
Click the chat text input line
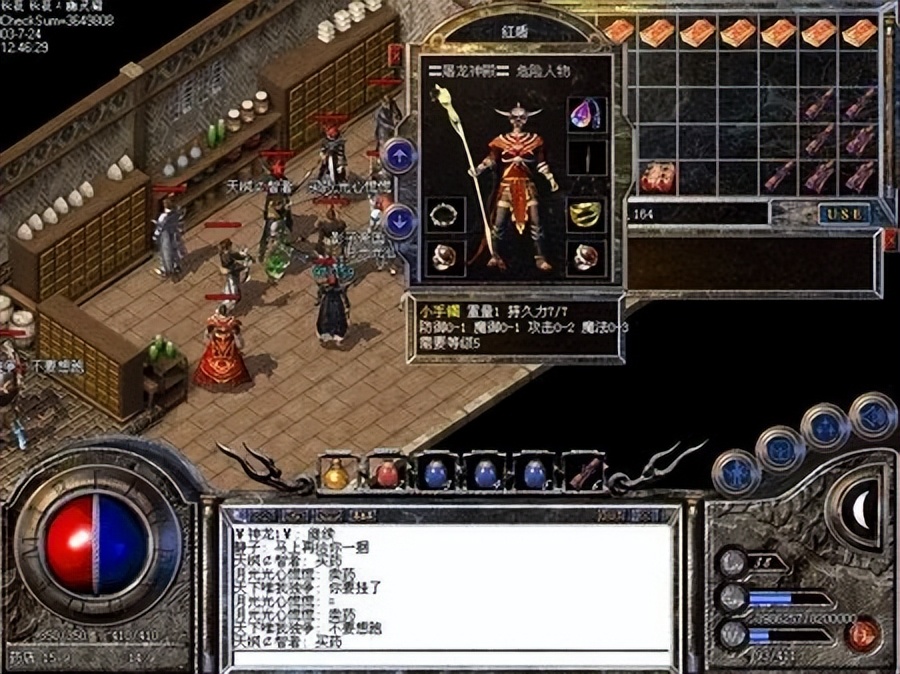pos(450,658)
